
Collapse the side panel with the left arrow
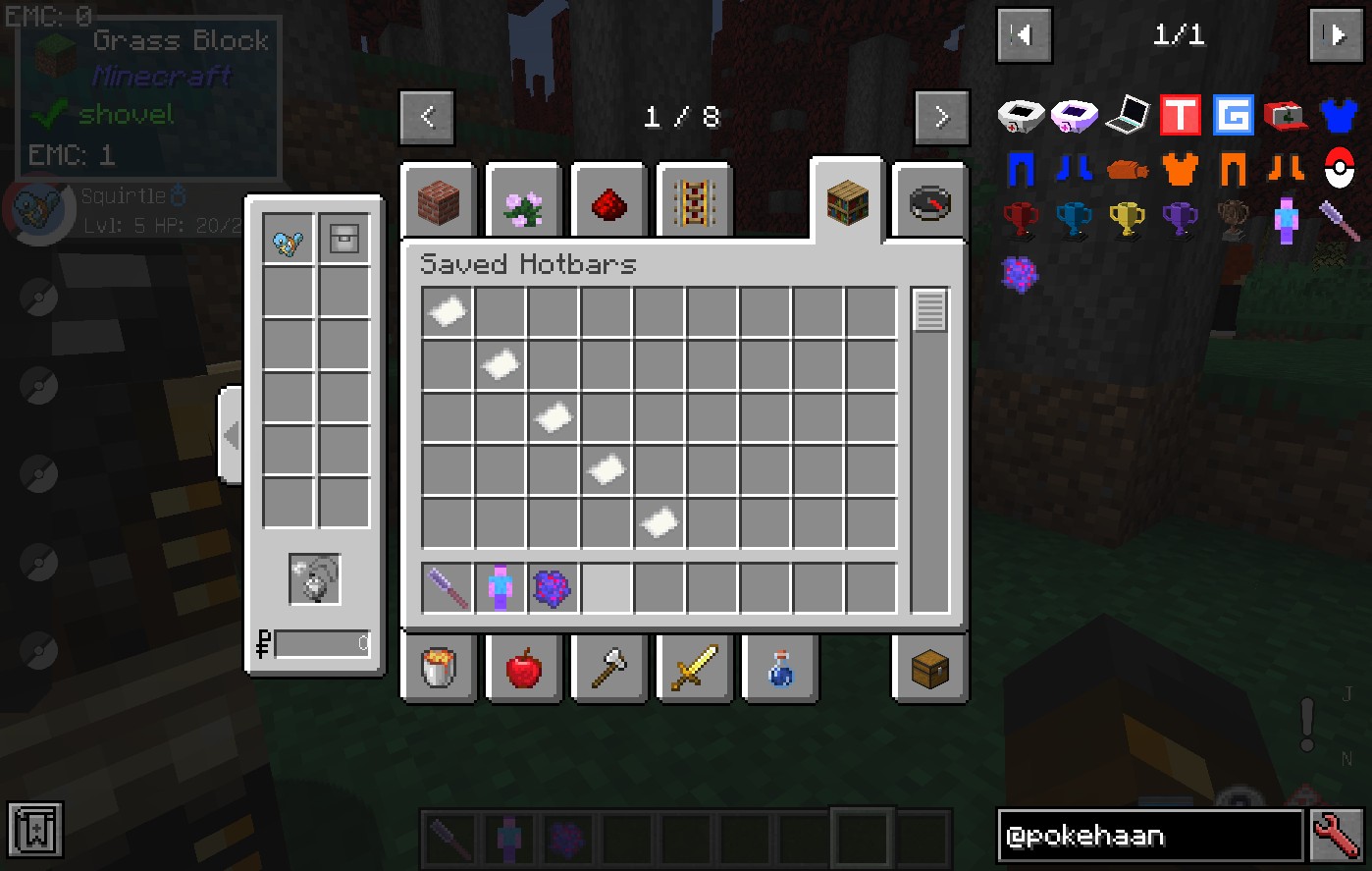pos(231,434)
